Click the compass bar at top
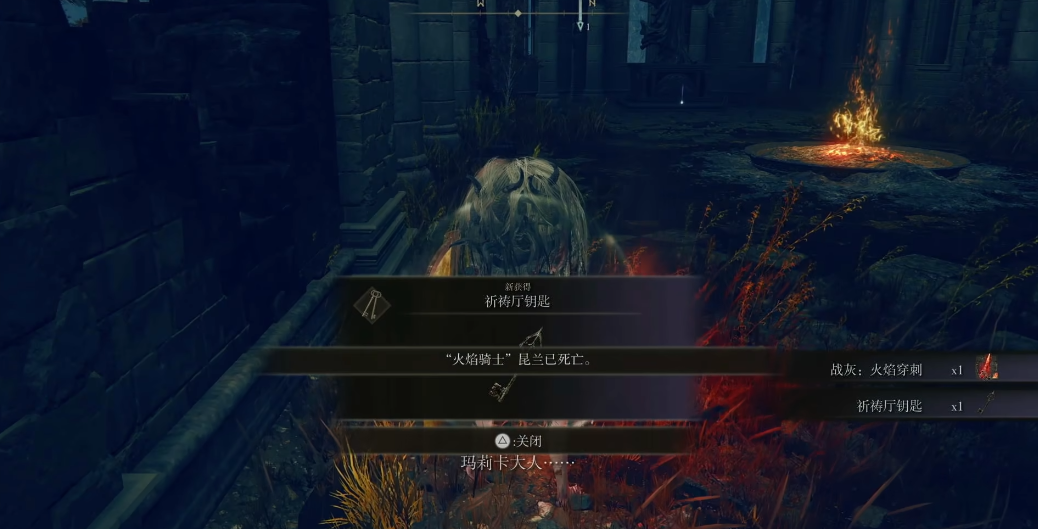The height and width of the screenshot is (529, 1038). coord(519,13)
